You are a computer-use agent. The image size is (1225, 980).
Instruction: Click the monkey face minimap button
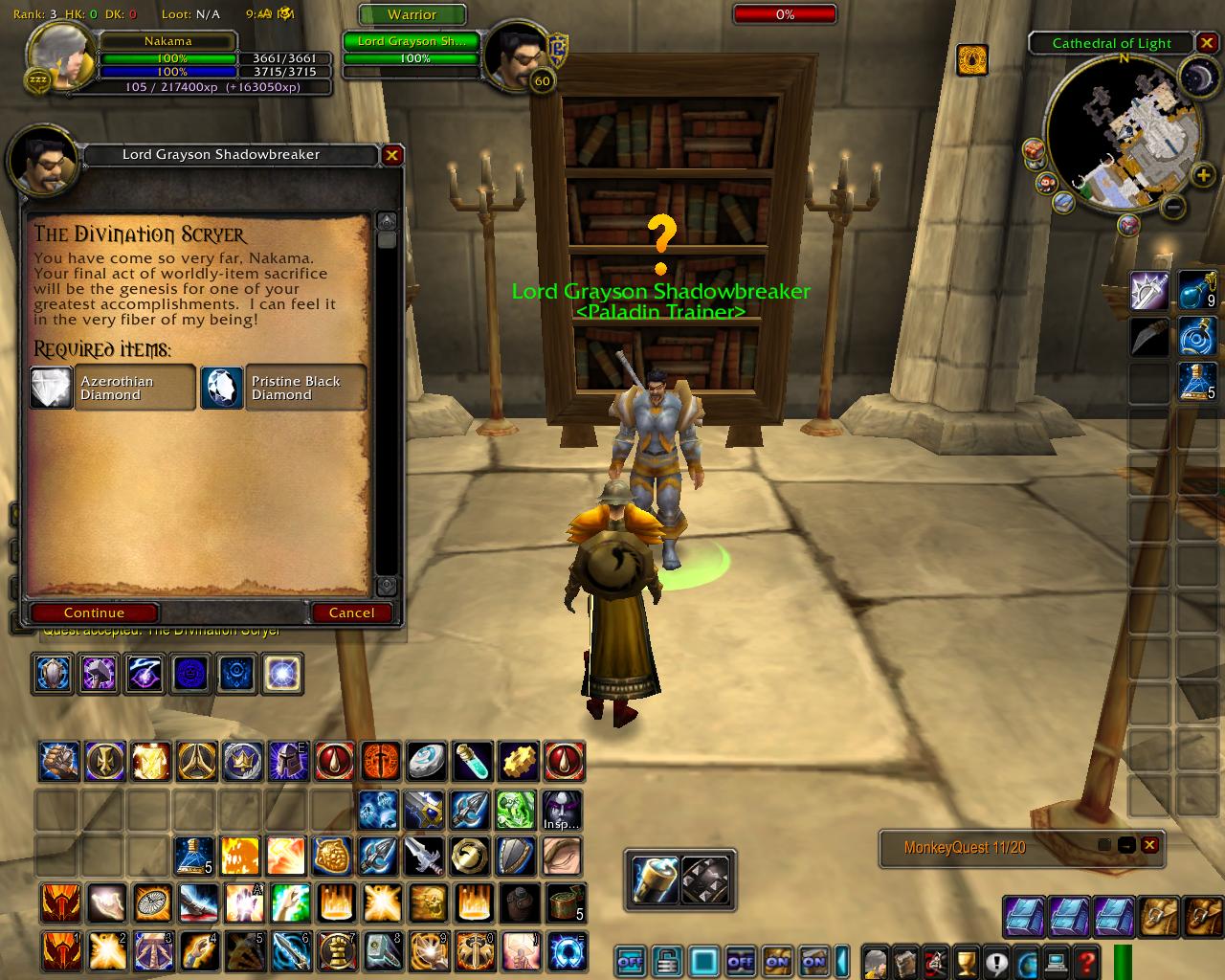1046,182
